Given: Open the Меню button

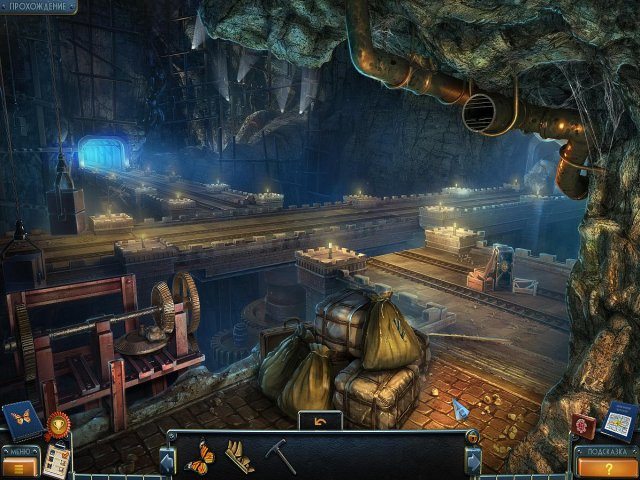Looking at the screenshot, I should pyautogui.click(x=19, y=461).
